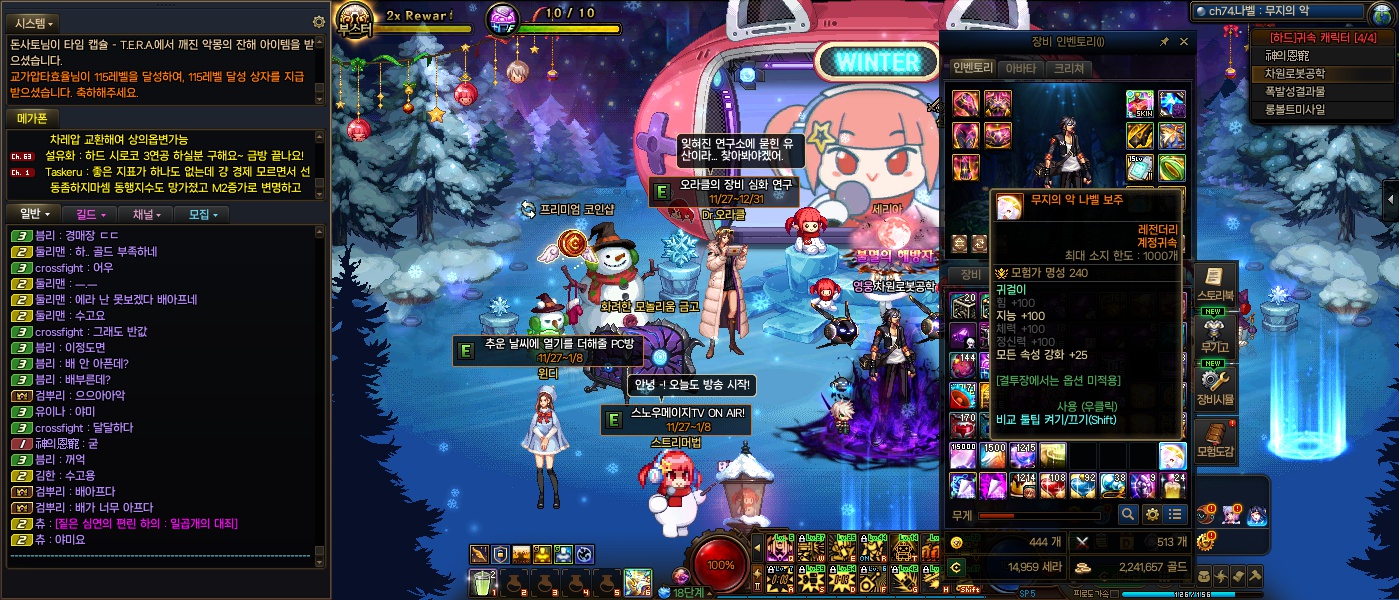This screenshot has height=600, width=1399.
Task: Switch to the 아바타 inventory tab
Action: [x=1020, y=69]
